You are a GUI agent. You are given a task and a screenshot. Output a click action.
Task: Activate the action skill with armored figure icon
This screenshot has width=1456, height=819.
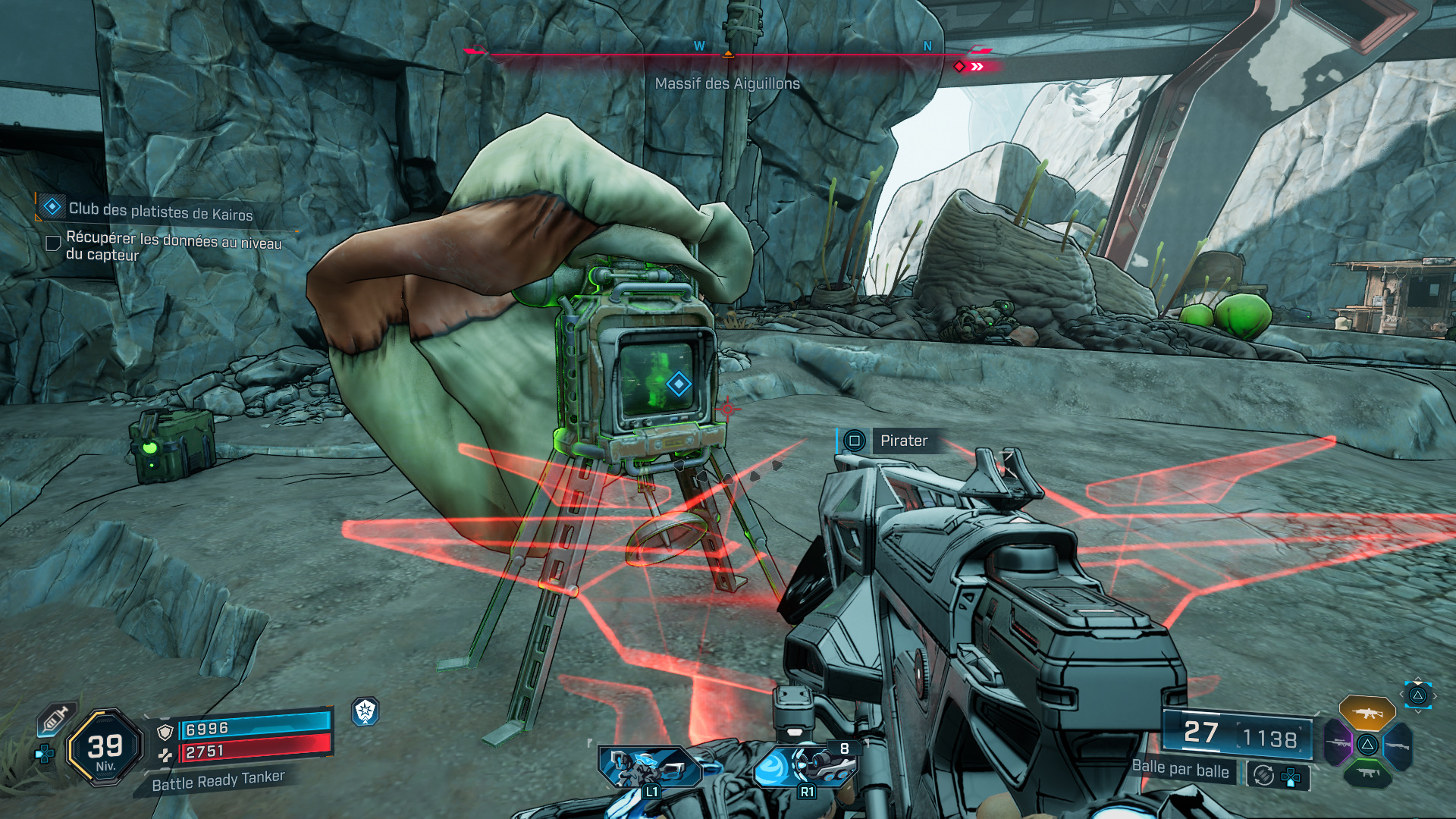click(649, 766)
